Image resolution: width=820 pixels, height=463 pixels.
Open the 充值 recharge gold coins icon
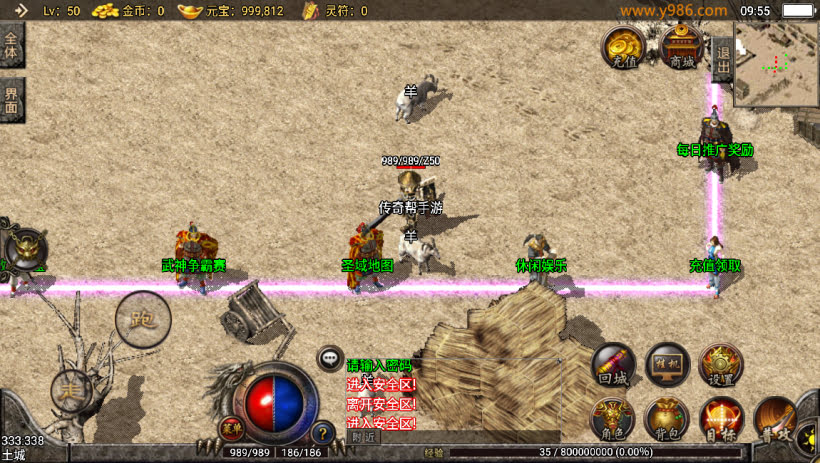pyautogui.click(x=624, y=45)
